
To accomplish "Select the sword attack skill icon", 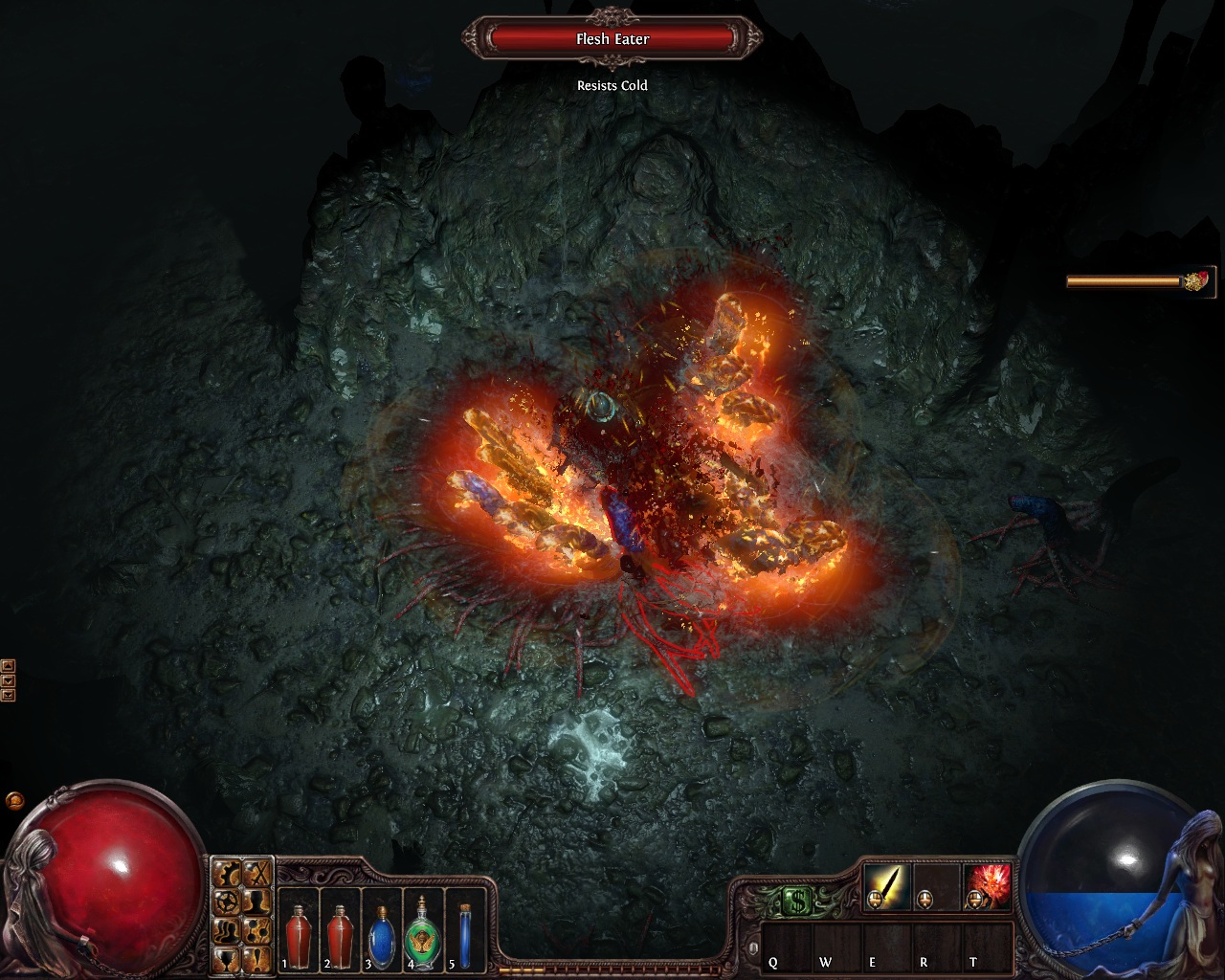I will click(x=888, y=885).
